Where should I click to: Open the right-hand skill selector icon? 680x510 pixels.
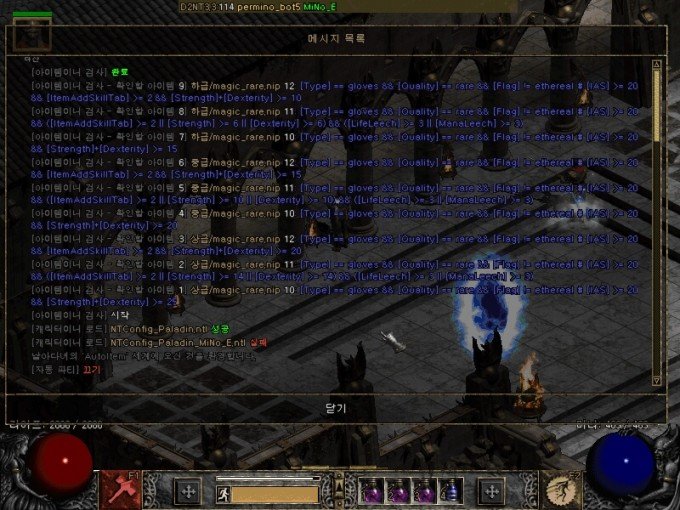click(x=560, y=489)
